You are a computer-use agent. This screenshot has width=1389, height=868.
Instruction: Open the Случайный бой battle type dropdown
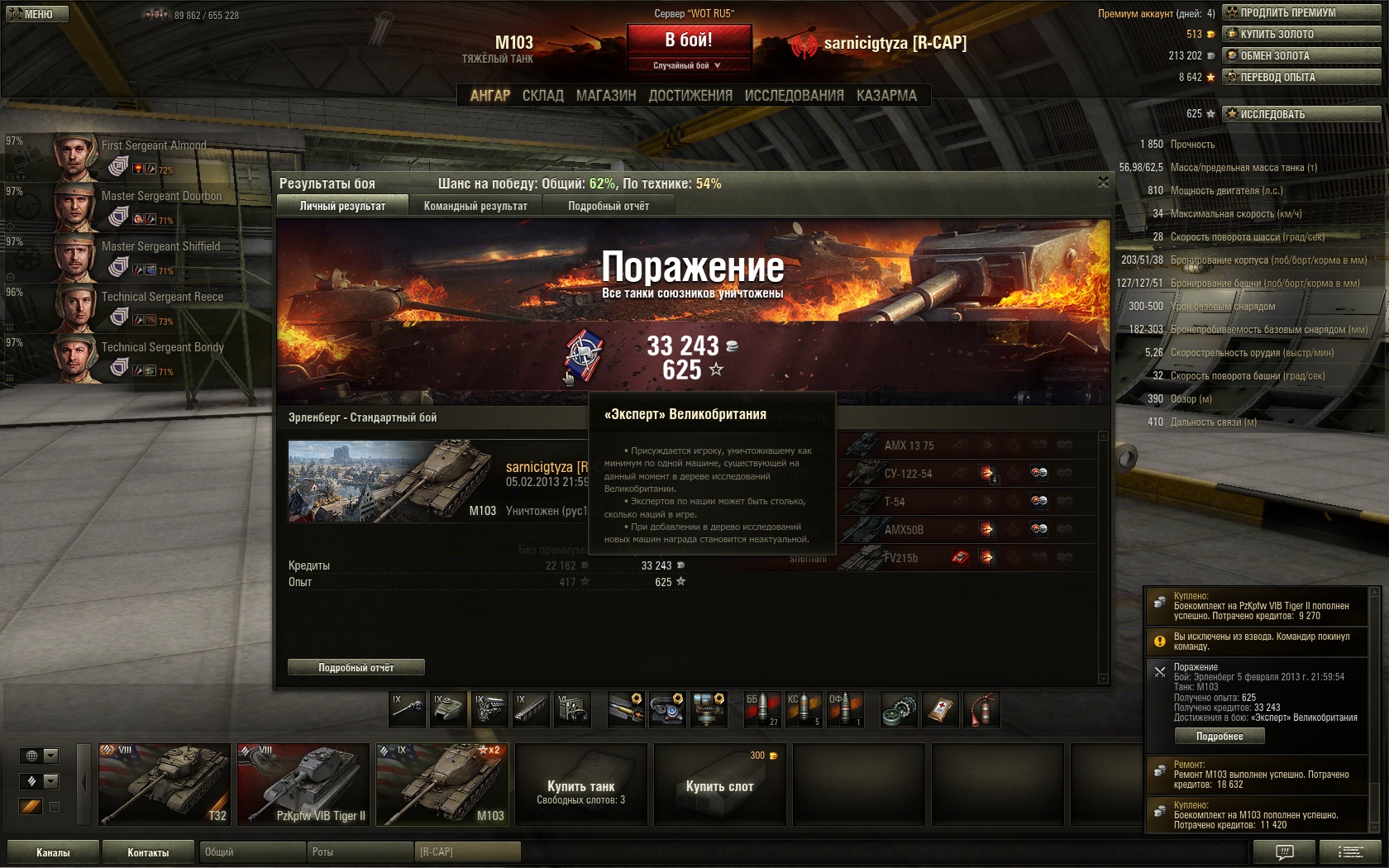(x=689, y=65)
